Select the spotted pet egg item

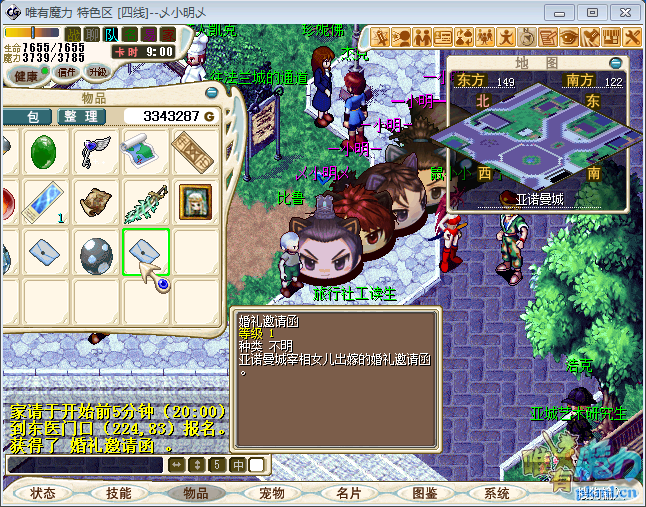click(x=95, y=250)
